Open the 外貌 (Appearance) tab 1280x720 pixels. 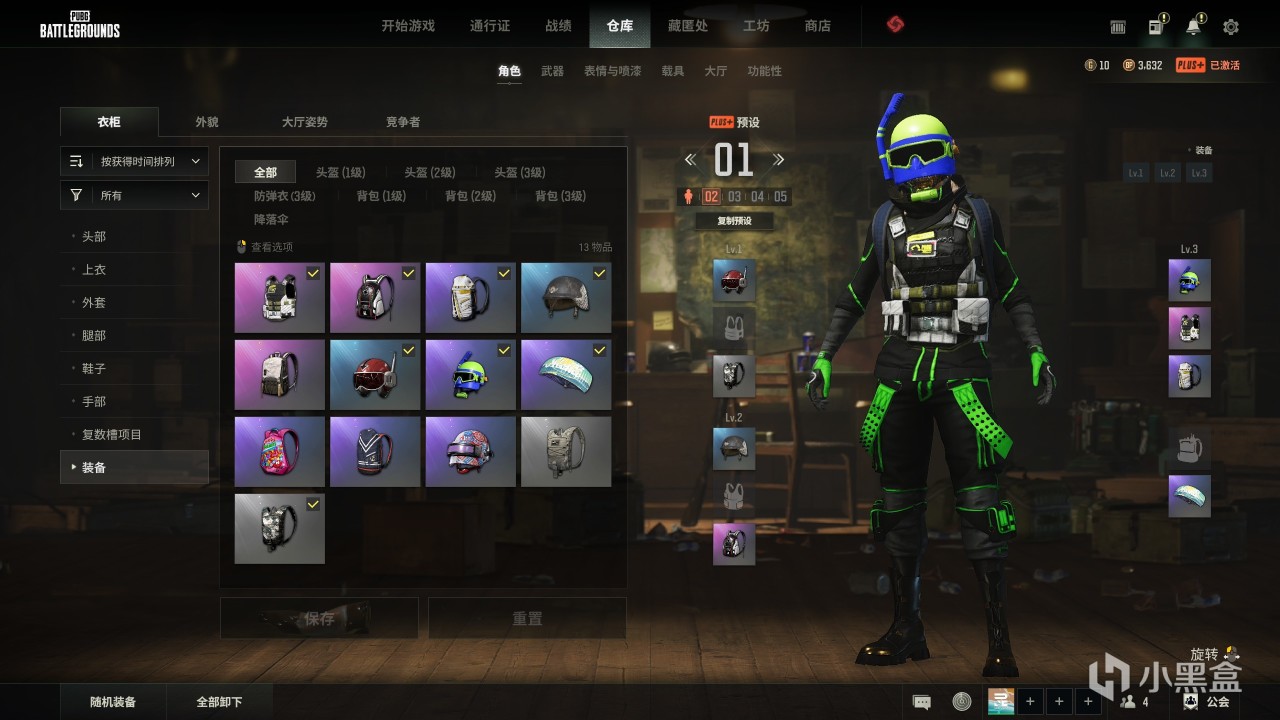pos(207,122)
